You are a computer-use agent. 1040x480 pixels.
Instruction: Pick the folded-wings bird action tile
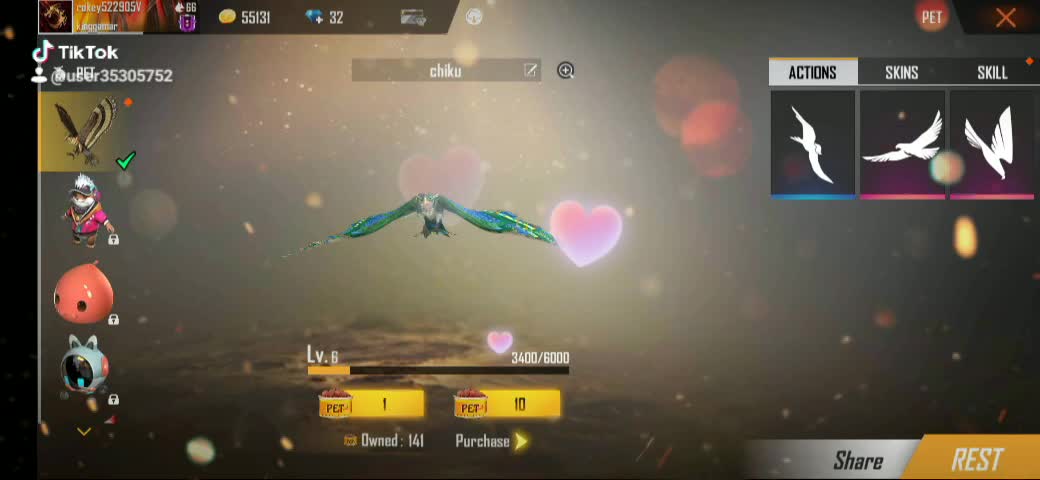pyautogui.click(x=991, y=144)
